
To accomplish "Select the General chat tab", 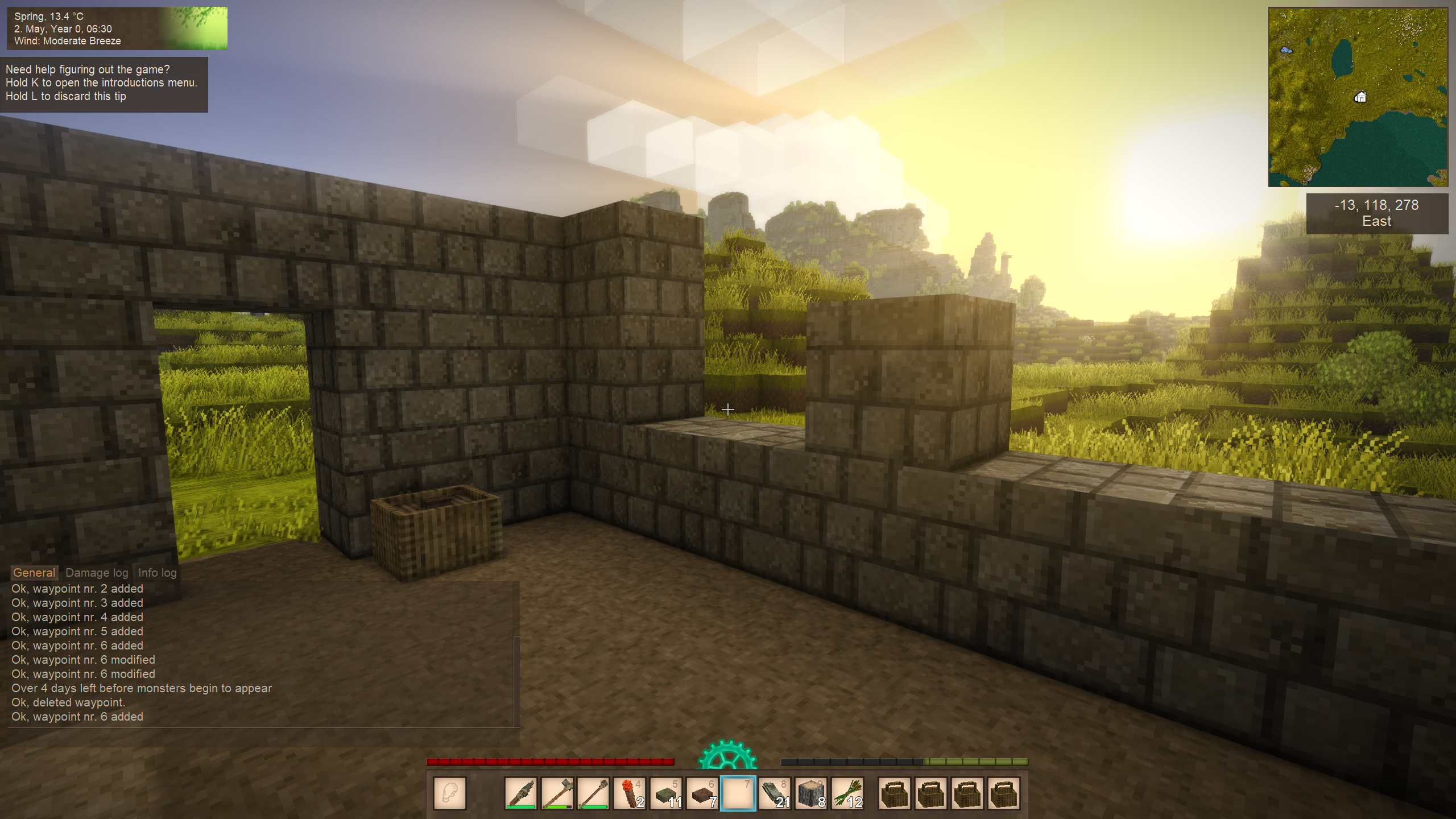I will 34,573.
